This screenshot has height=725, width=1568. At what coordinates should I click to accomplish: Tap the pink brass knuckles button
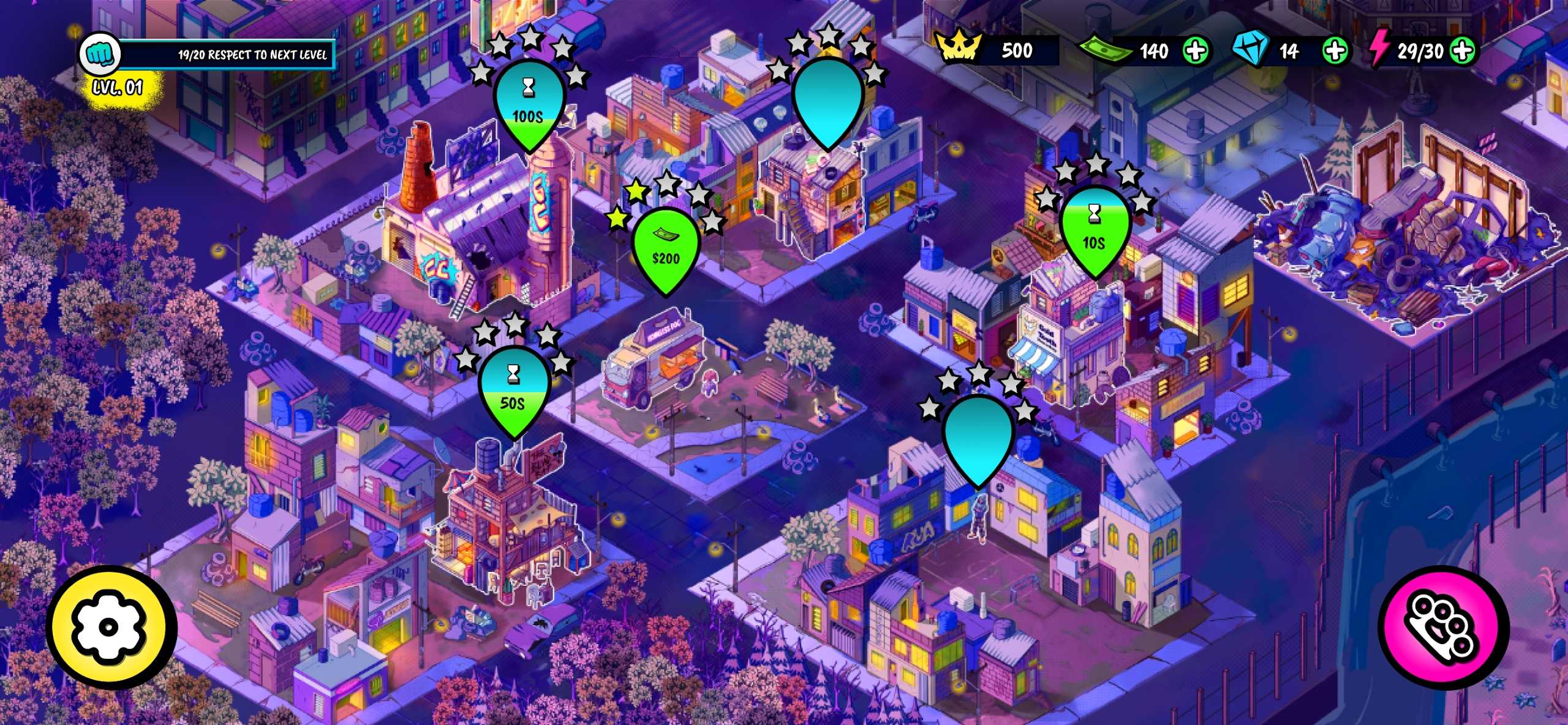(x=1443, y=628)
